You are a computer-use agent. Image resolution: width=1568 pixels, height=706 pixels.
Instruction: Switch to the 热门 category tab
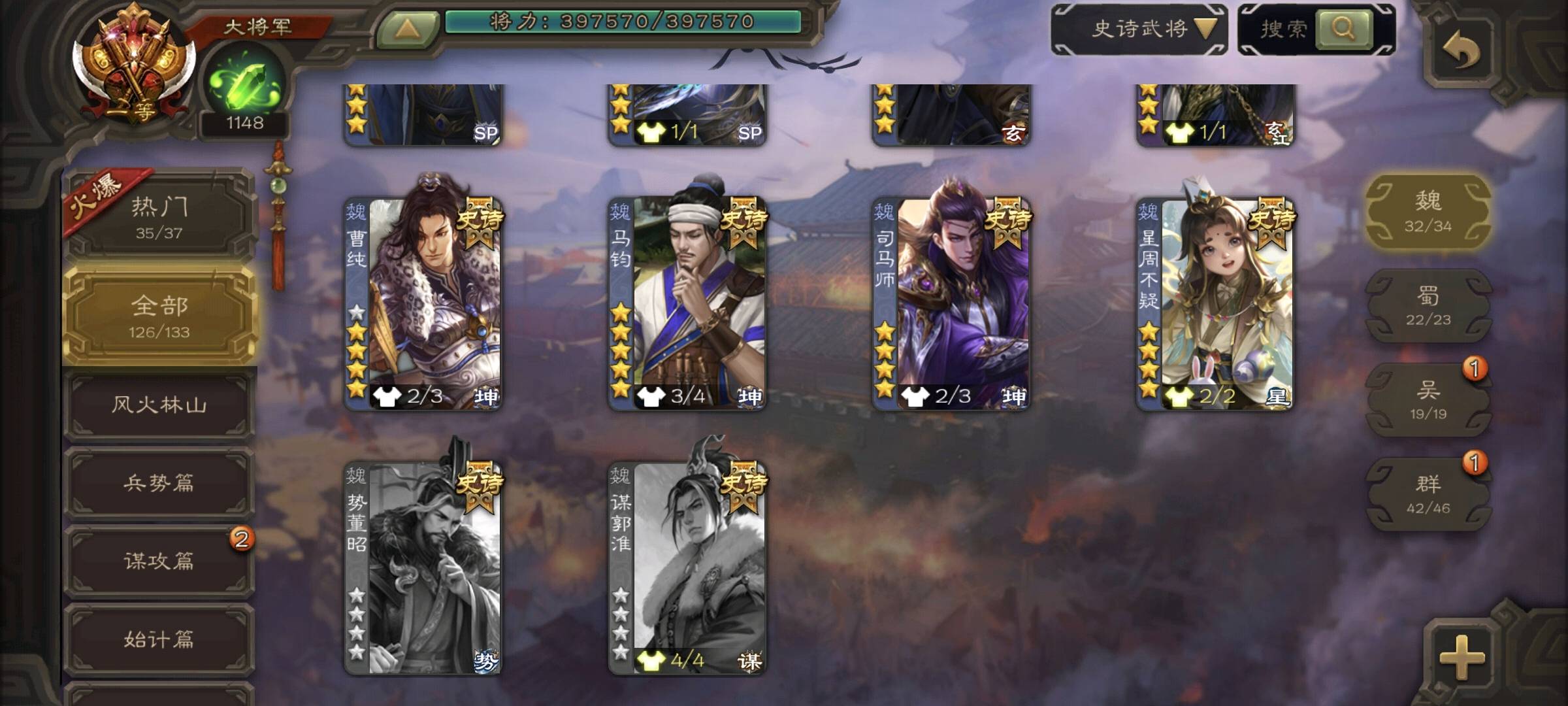[159, 216]
